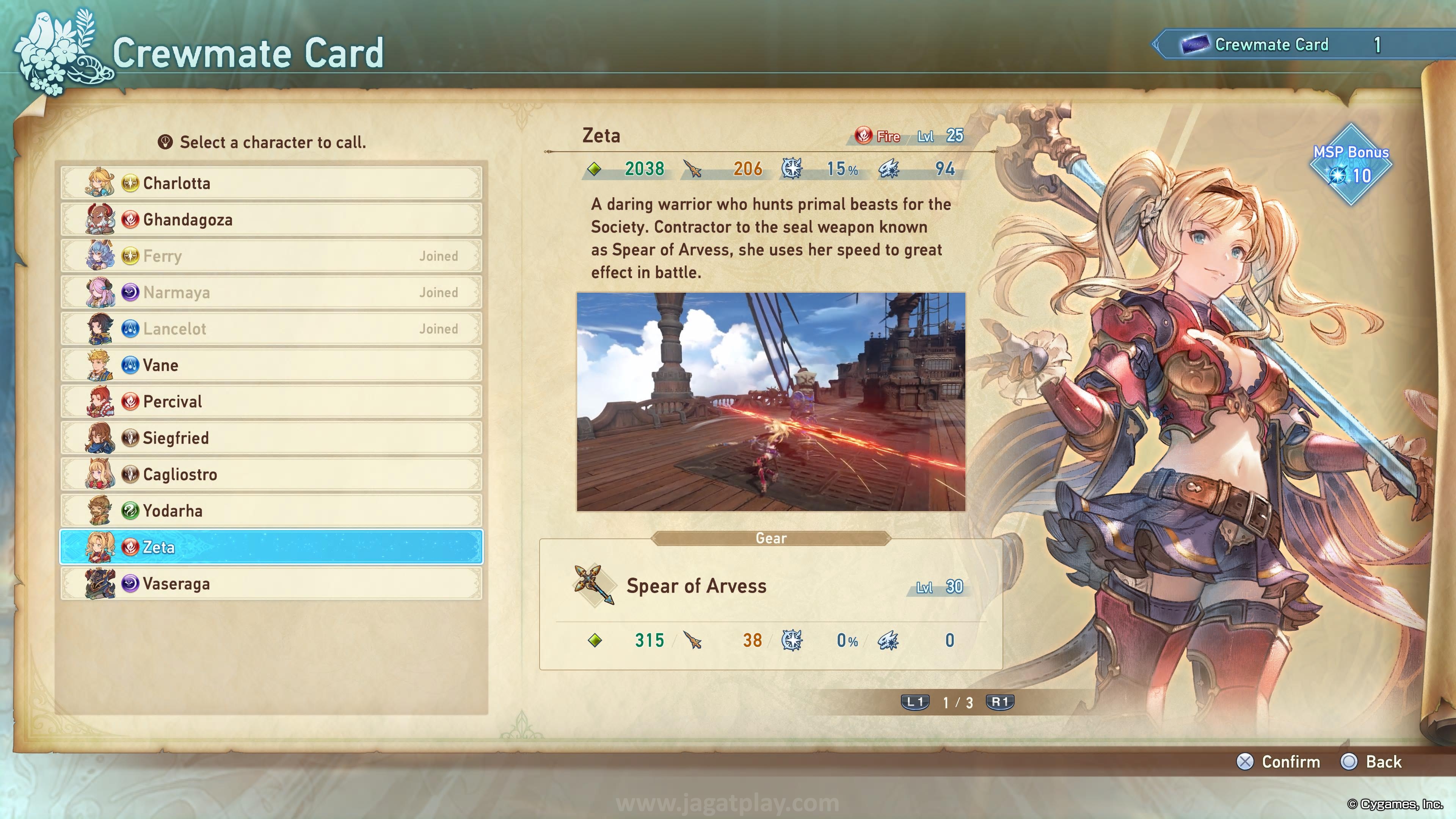Click the already-joined Ferry row
Image resolution: width=1456 pixels, height=819 pixels.
271,256
